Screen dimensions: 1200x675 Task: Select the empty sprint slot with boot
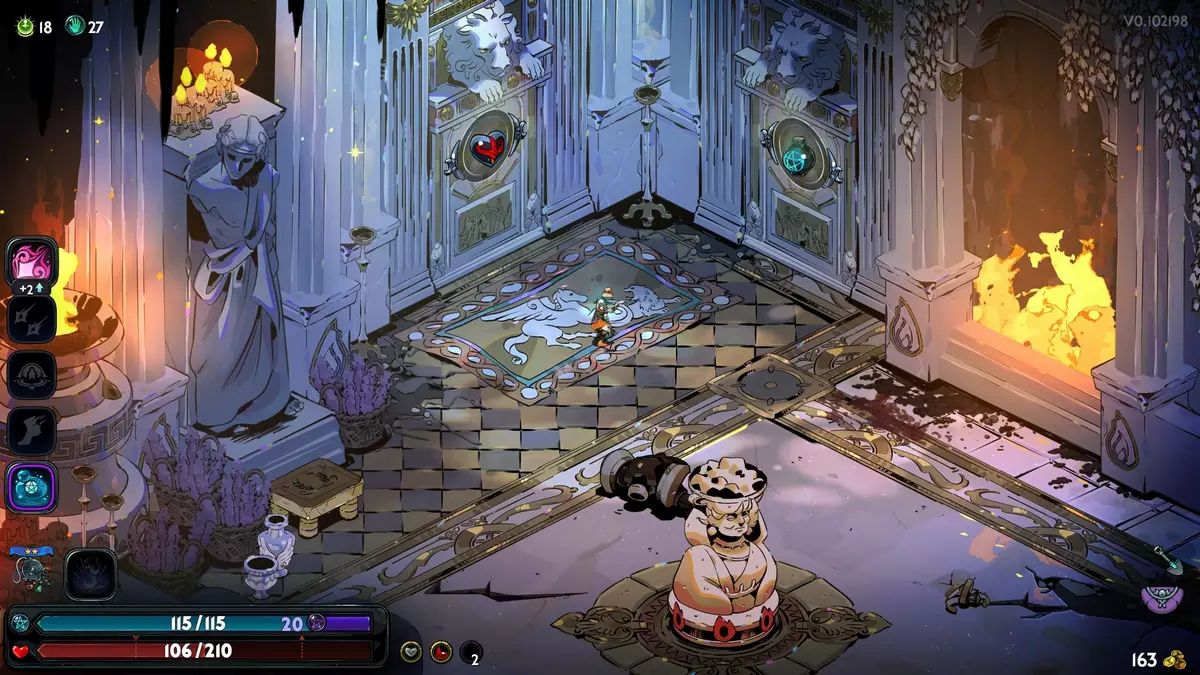click(x=32, y=431)
